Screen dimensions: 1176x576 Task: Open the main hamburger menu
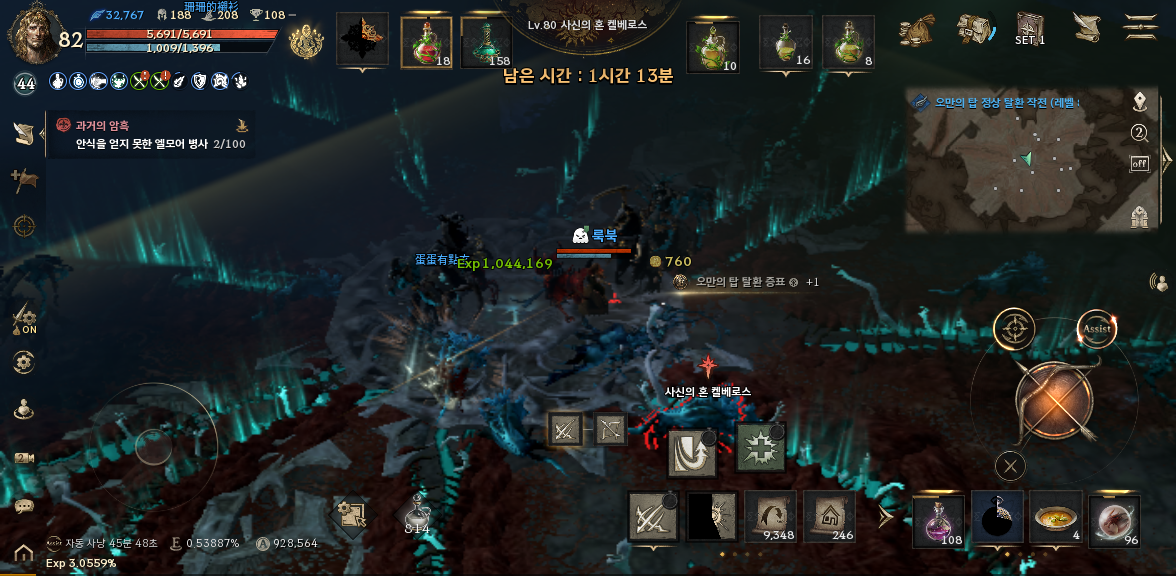pyautogui.click(x=1141, y=26)
